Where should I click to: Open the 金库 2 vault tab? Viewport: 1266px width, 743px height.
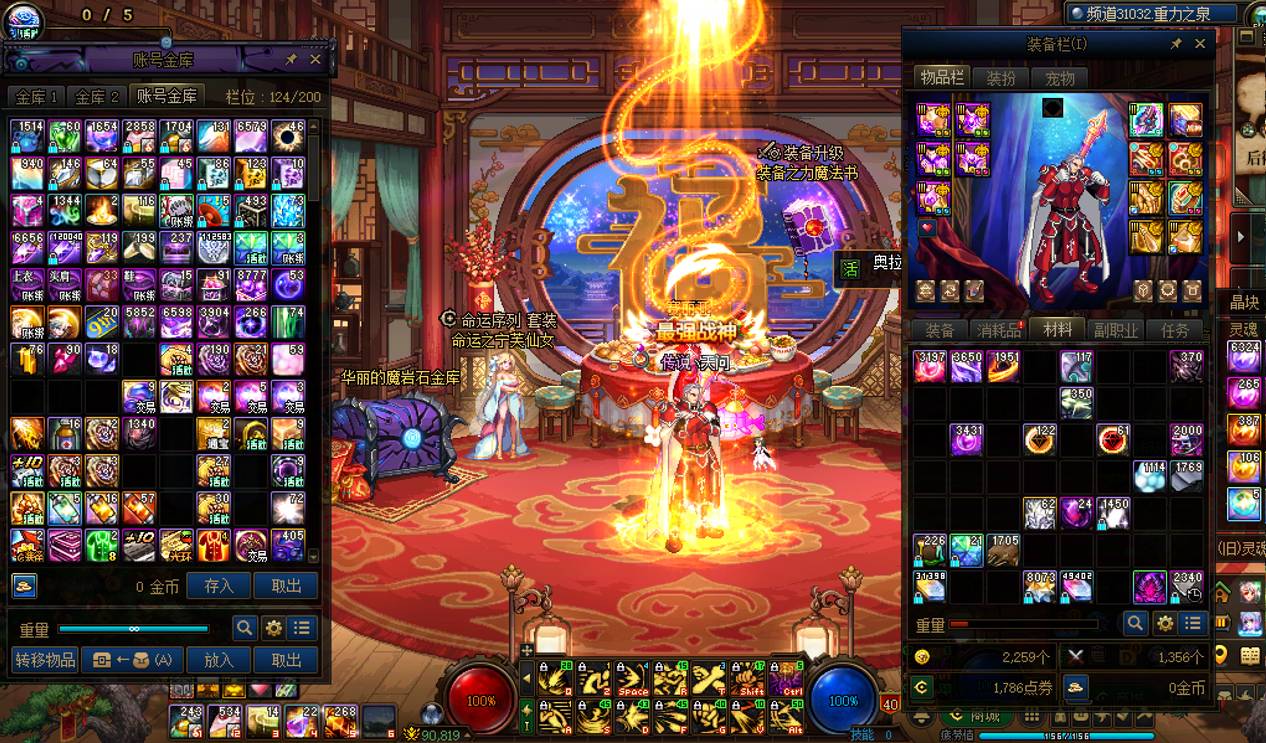pos(97,96)
